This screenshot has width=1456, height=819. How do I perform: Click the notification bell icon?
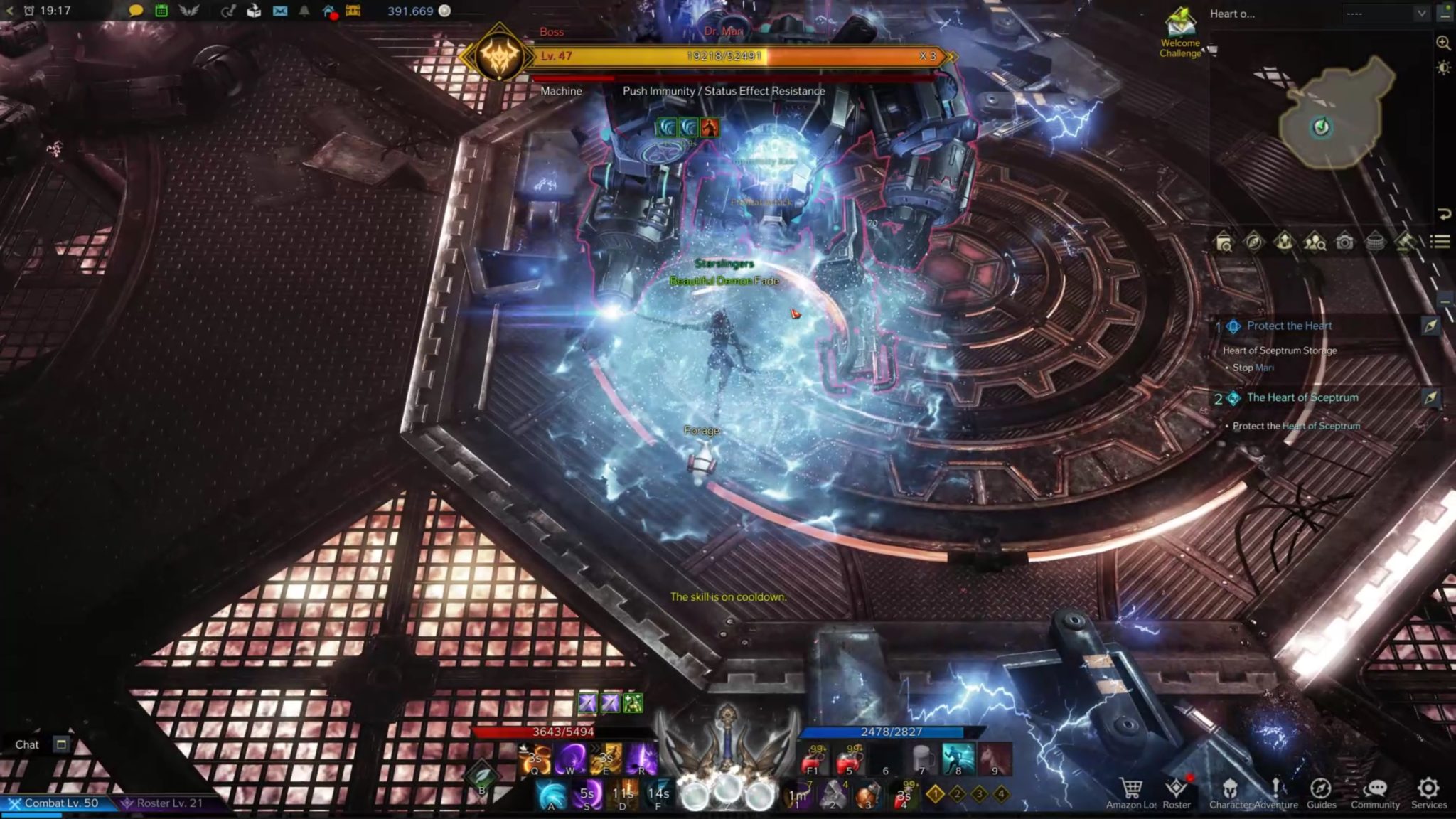point(304,11)
